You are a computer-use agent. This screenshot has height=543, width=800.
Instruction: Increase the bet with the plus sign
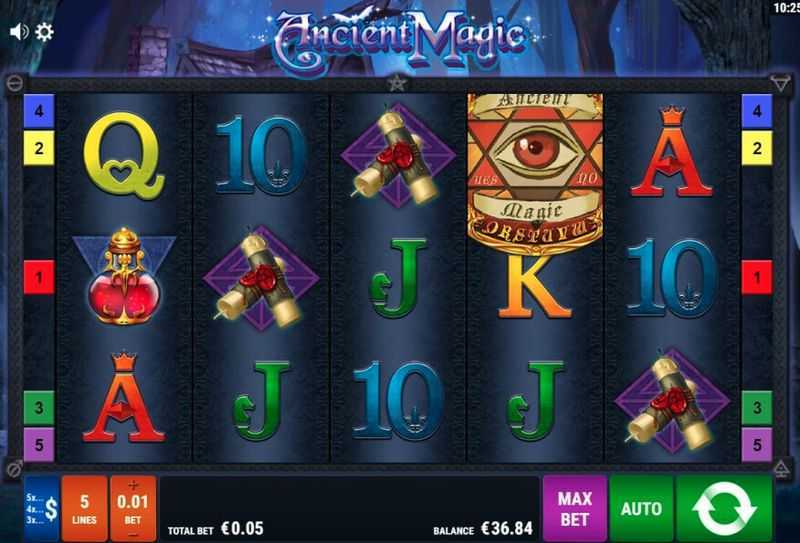tap(133, 486)
